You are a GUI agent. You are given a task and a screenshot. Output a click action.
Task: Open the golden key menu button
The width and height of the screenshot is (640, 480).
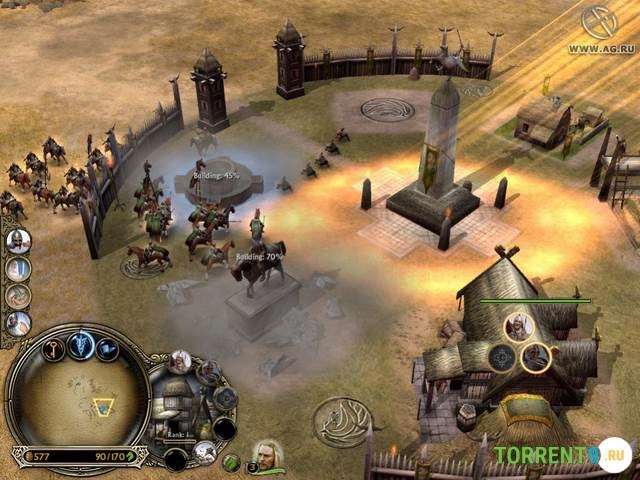click(x=55, y=347)
